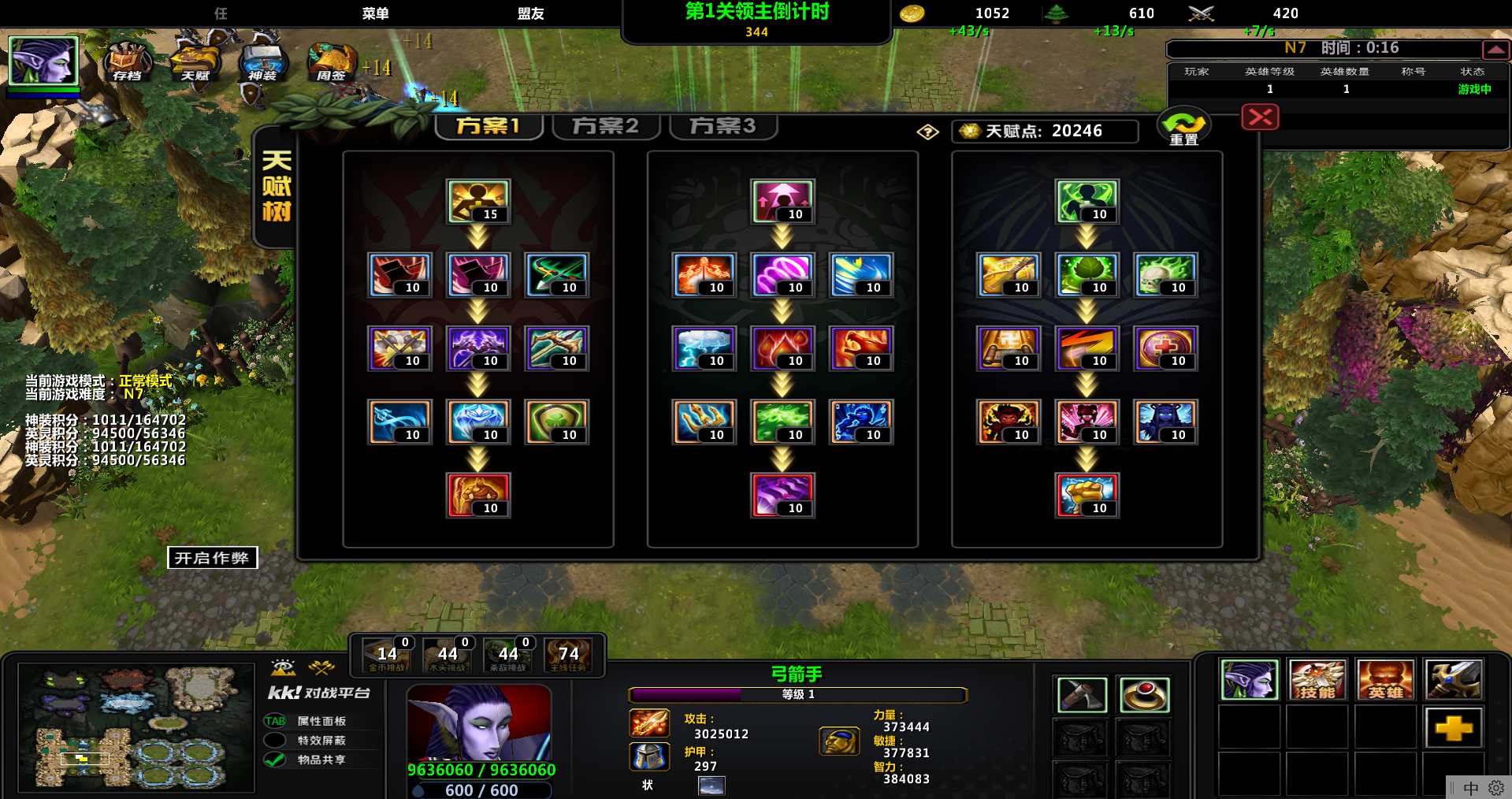Screen dimensions: 1512x799
Task: Close the talent tree with red X
Action: (x=1260, y=118)
